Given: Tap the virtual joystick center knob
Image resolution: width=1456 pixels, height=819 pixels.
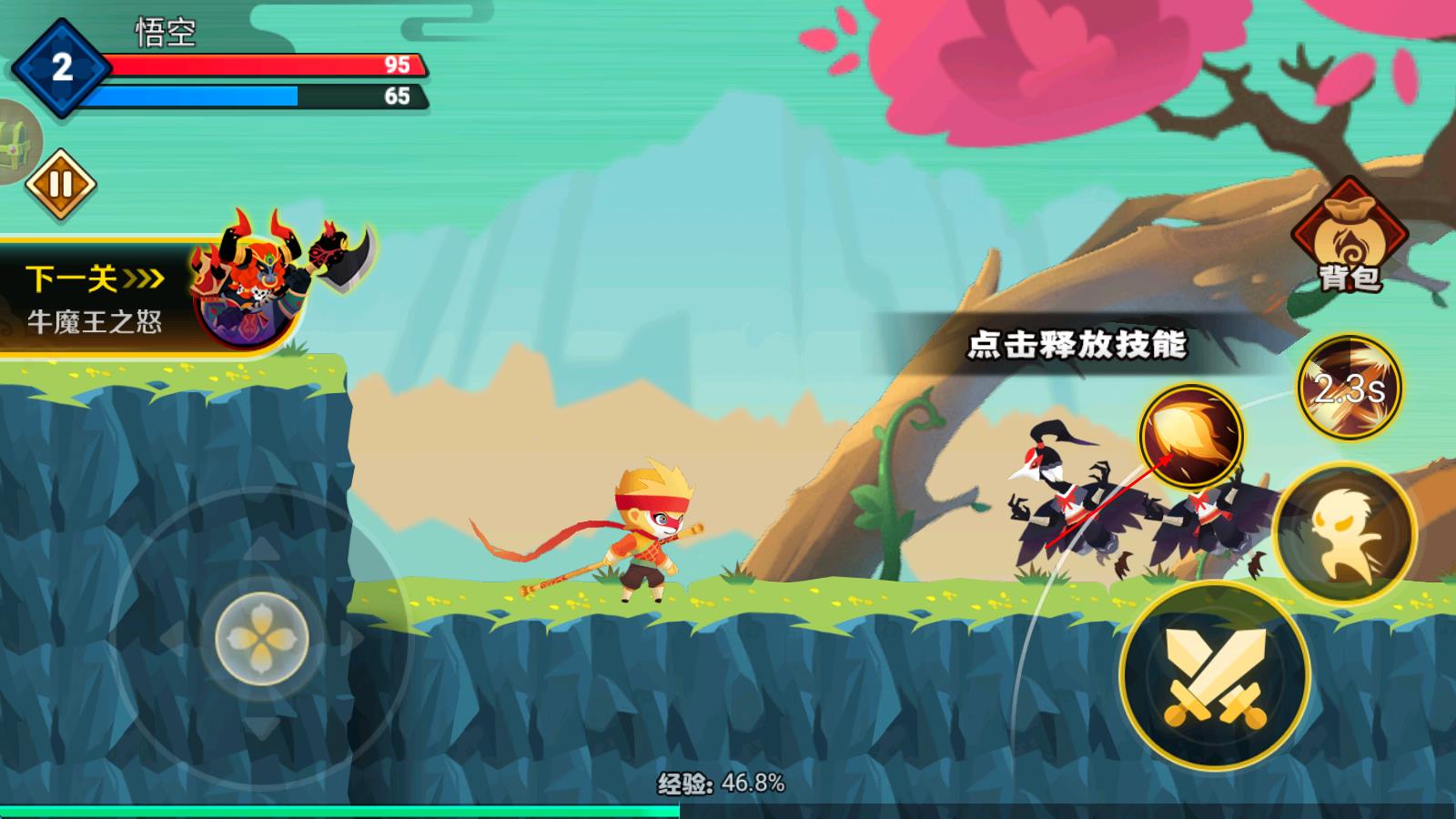Looking at the screenshot, I should (x=262, y=638).
